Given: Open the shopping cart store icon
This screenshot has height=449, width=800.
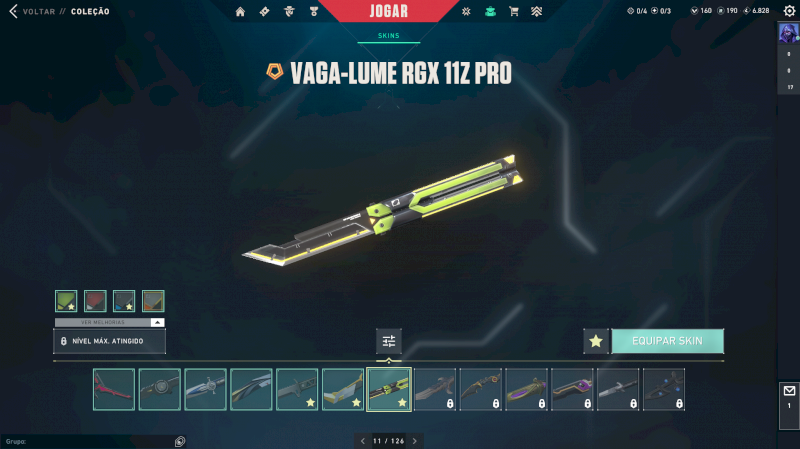Looking at the screenshot, I should pyautogui.click(x=514, y=11).
